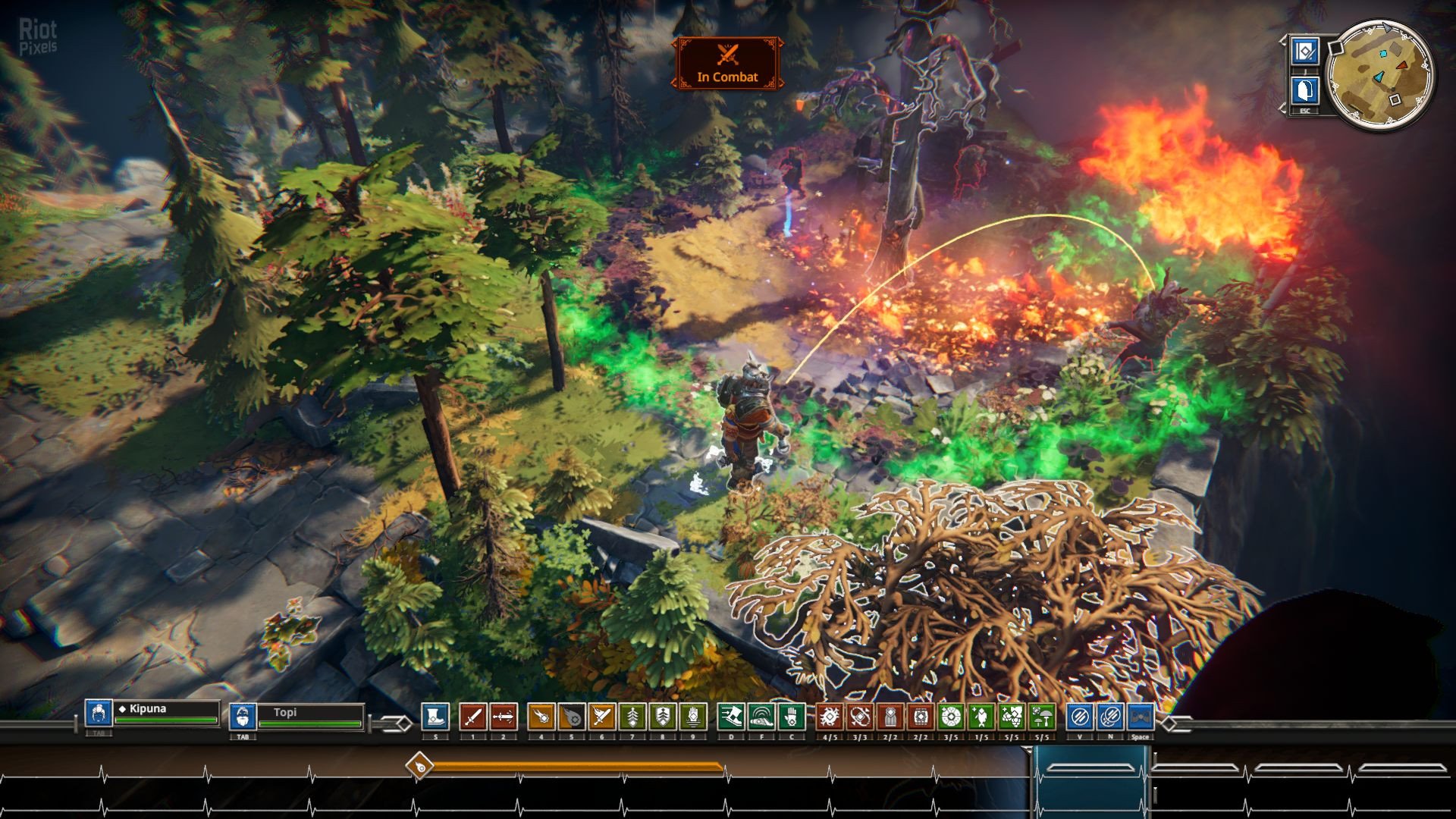Activate the boot movement ability
This screenshot has height=819, width=1456.
(435, 717)
